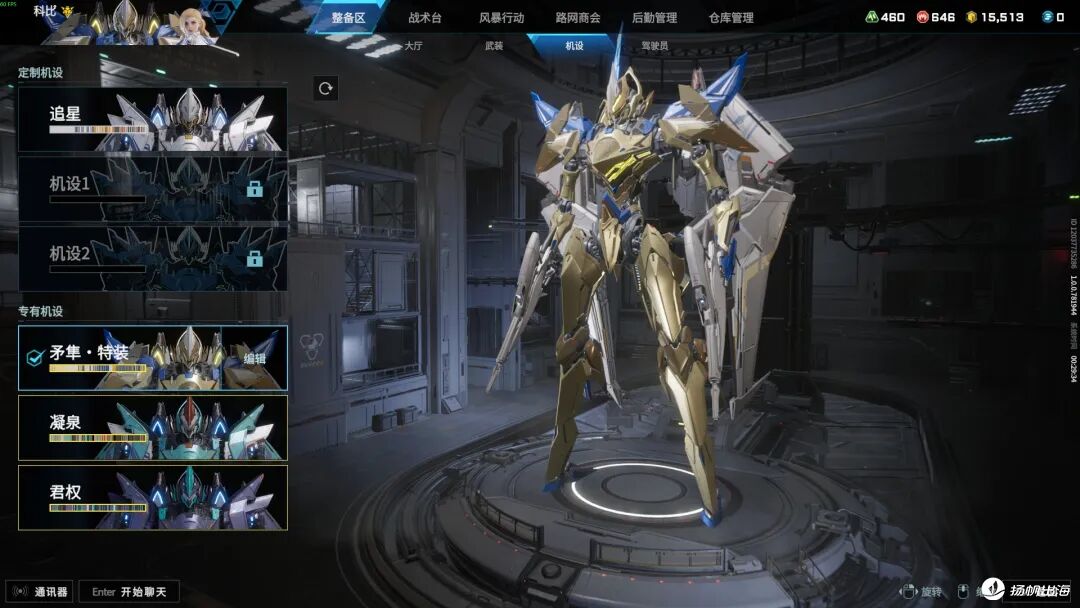The width and height of the screenshot is (1080, 608).
Task: Edit the 矛隼·特装 design
Action: click(x=255, y=358)
